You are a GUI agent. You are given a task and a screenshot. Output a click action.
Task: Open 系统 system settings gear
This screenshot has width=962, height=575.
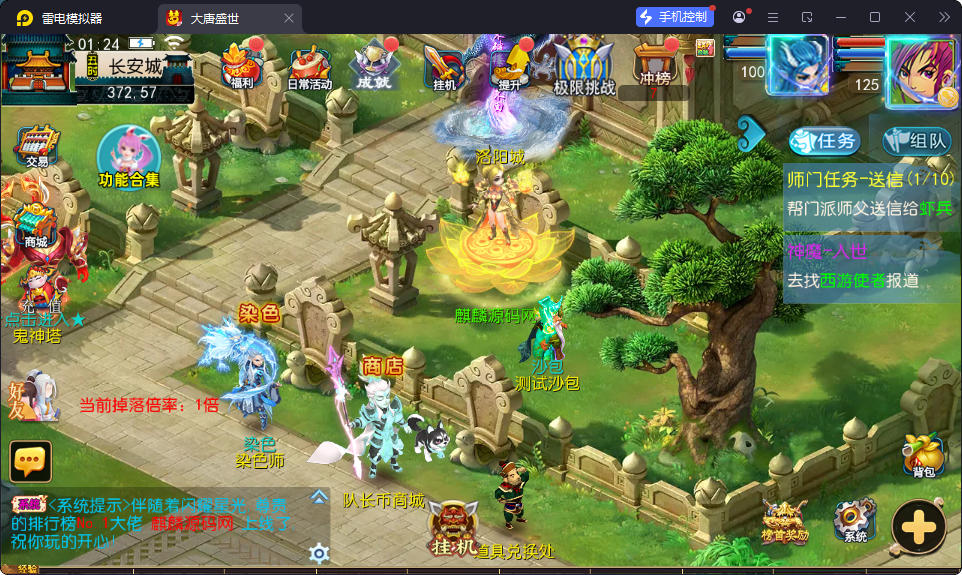coord(855,521)
